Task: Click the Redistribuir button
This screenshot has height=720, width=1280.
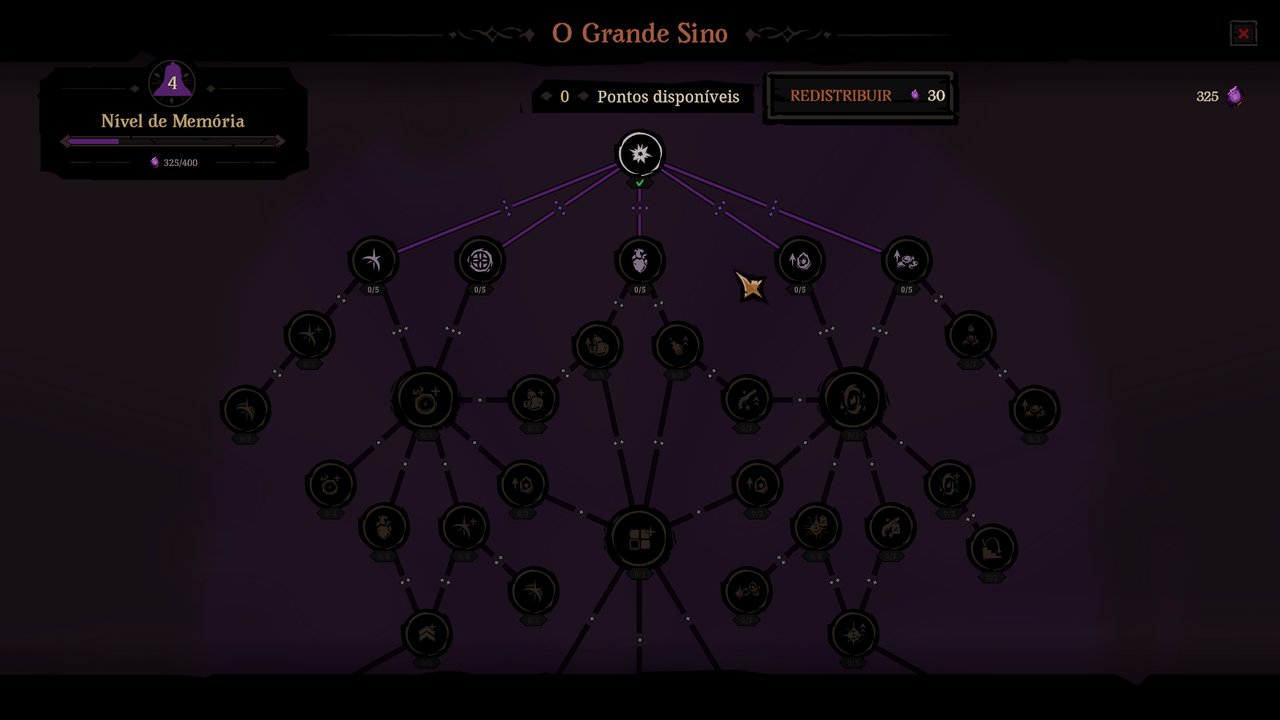Action: click(x=860, y=96)
